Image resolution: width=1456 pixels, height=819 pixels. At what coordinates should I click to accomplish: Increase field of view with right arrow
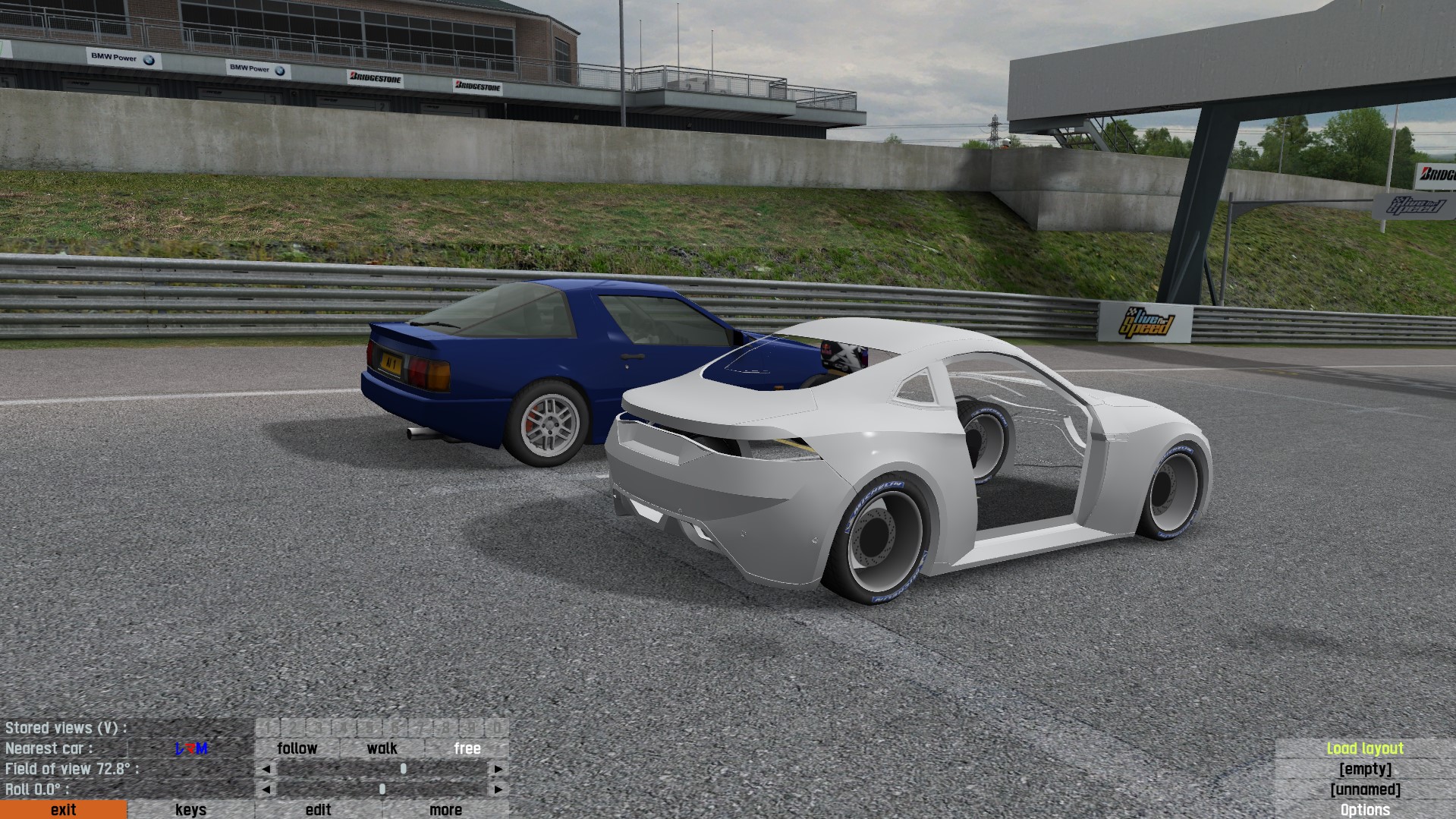(x=498, y=769)
